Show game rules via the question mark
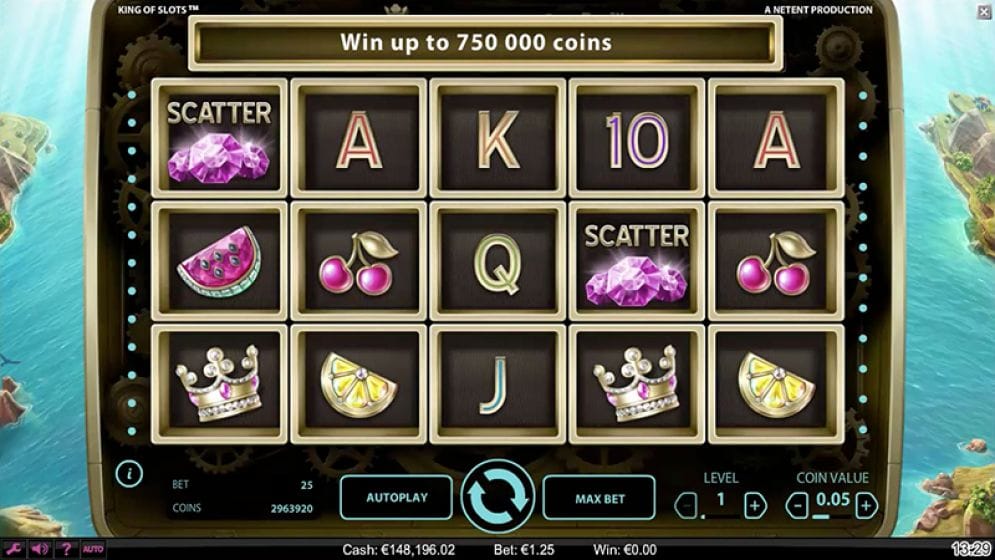Image resolution: width=995 pixels, height=560 pixels. 66,549
